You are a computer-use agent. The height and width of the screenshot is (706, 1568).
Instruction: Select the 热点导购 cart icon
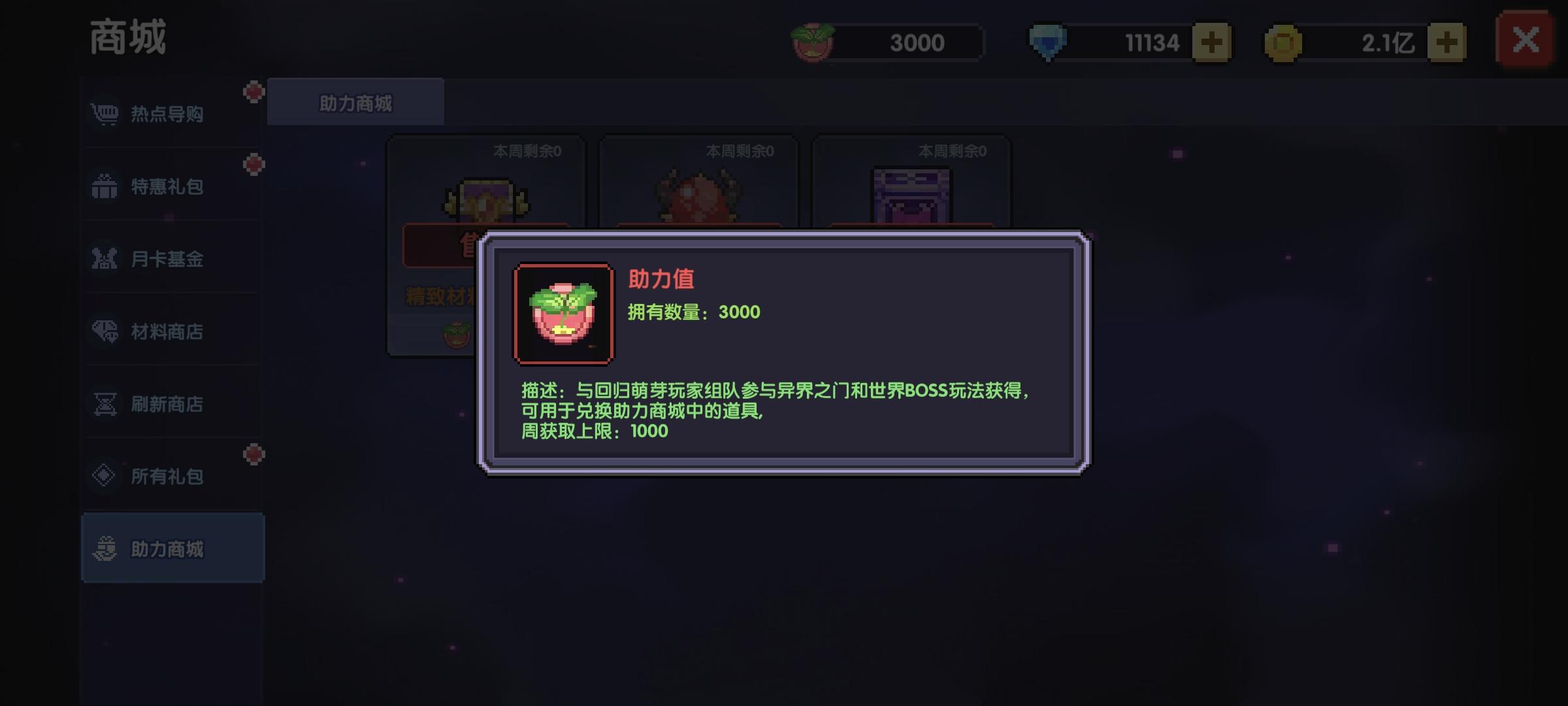(x=105, y=114)
